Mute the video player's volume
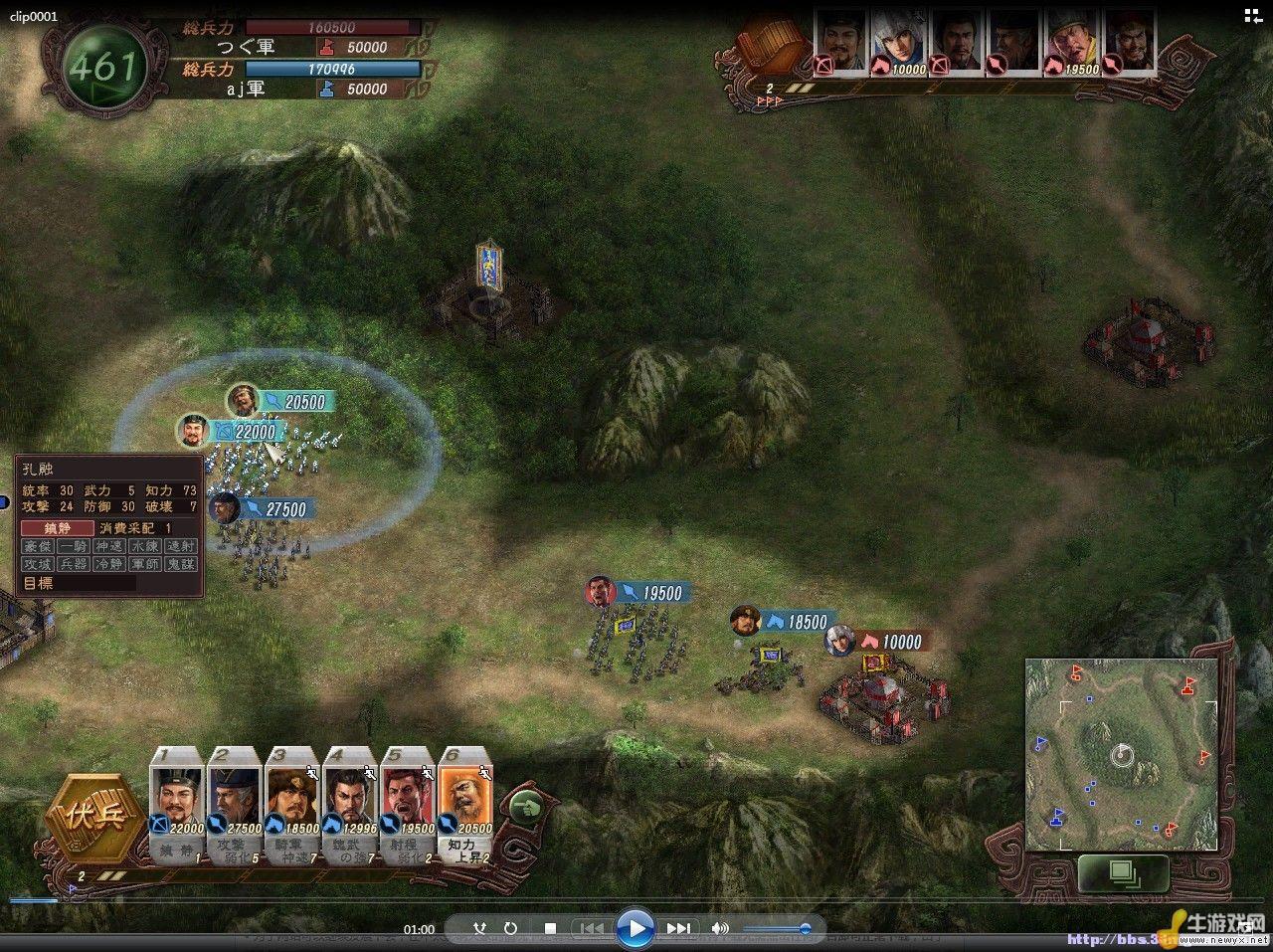Image resolution: width=1273 pixels, height=952 pixels. coord(721,929)
